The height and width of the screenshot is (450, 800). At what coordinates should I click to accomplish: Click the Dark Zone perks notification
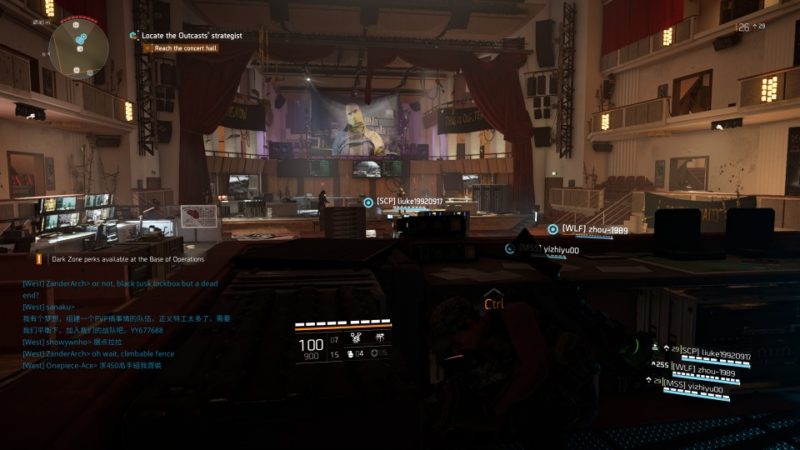(x=127, y=258)
